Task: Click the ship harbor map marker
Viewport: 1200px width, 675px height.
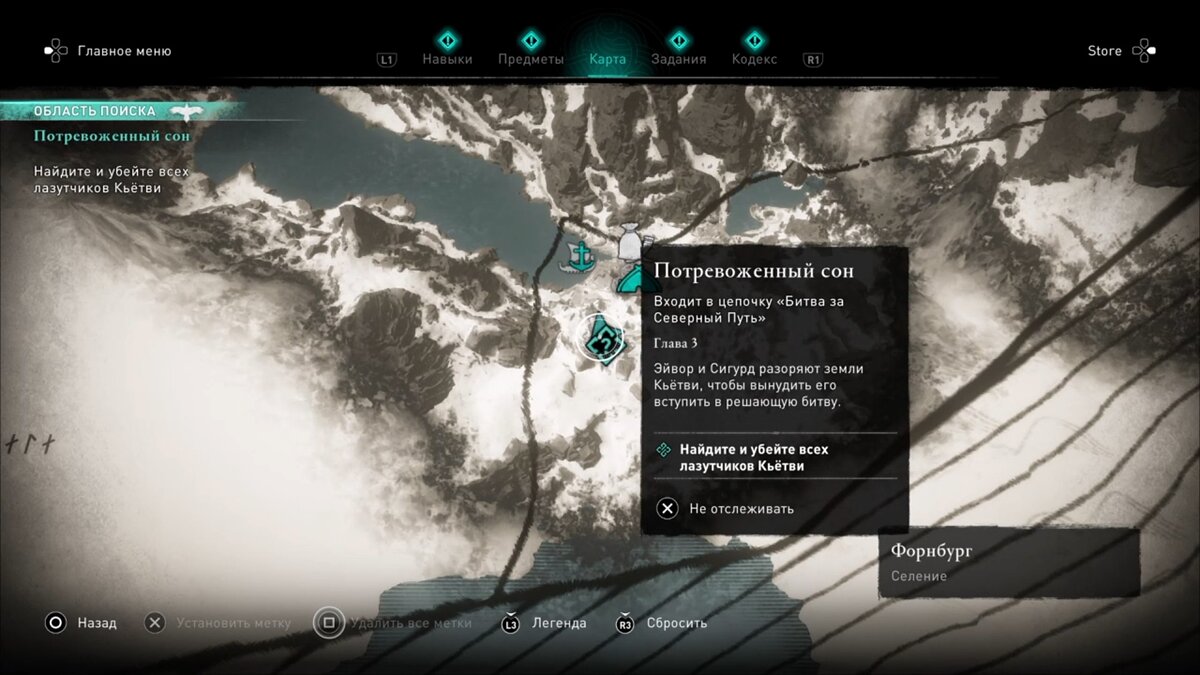Action: tap(581, 257)
